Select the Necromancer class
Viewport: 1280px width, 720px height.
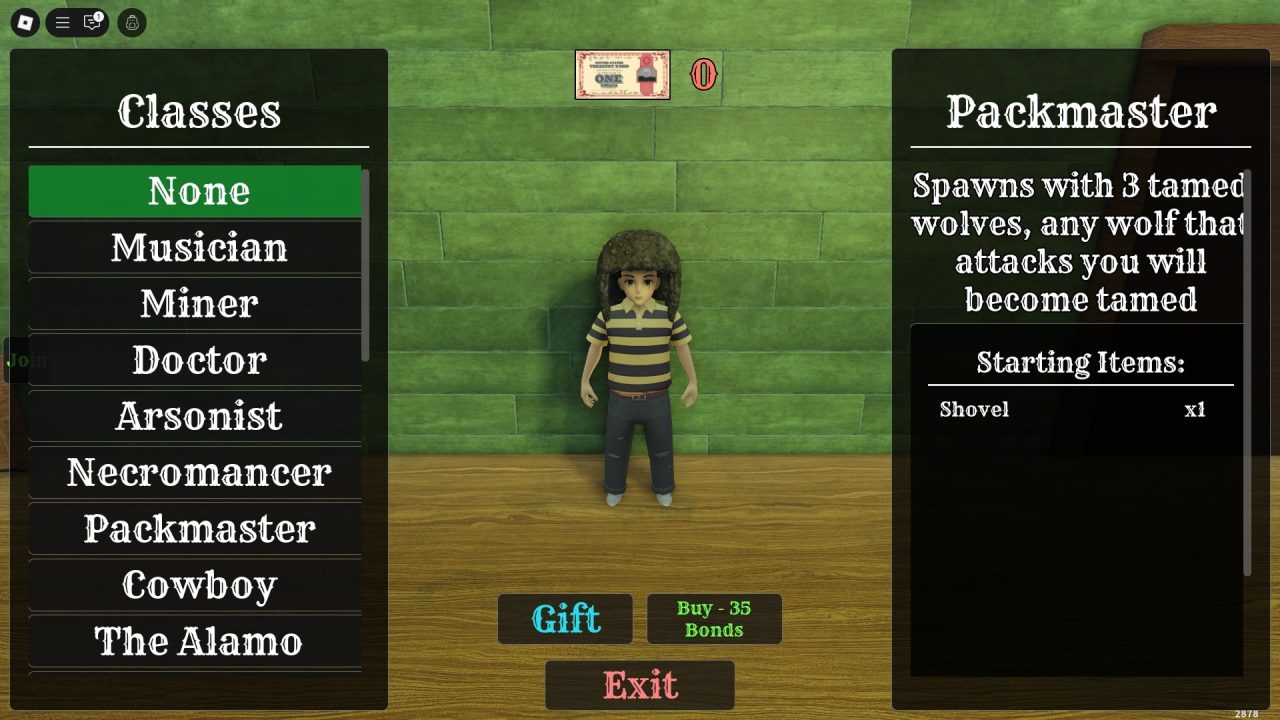(x=196, y=472)
